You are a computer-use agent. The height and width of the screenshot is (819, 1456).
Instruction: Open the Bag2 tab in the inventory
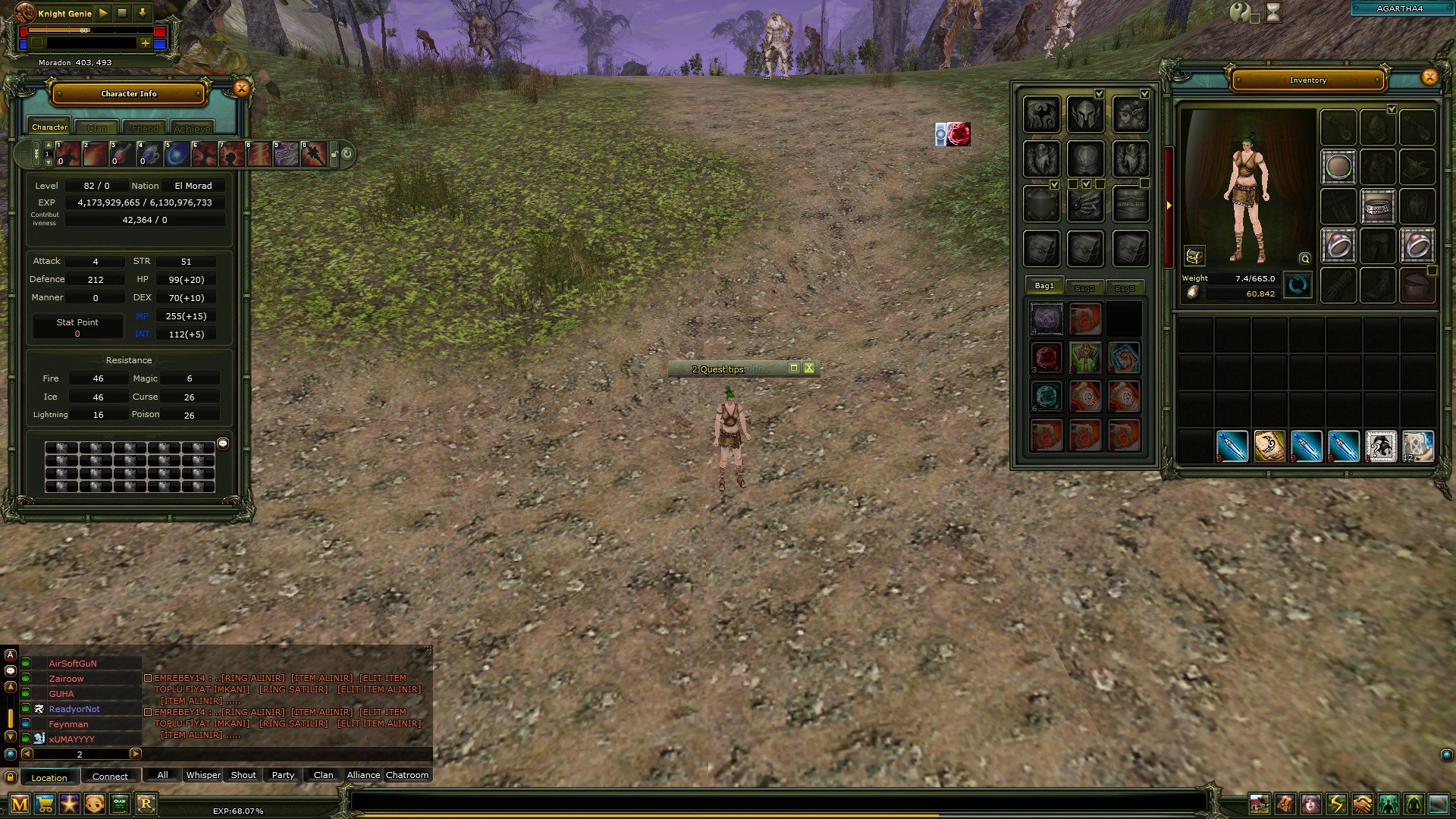[x=1085, y=287]
